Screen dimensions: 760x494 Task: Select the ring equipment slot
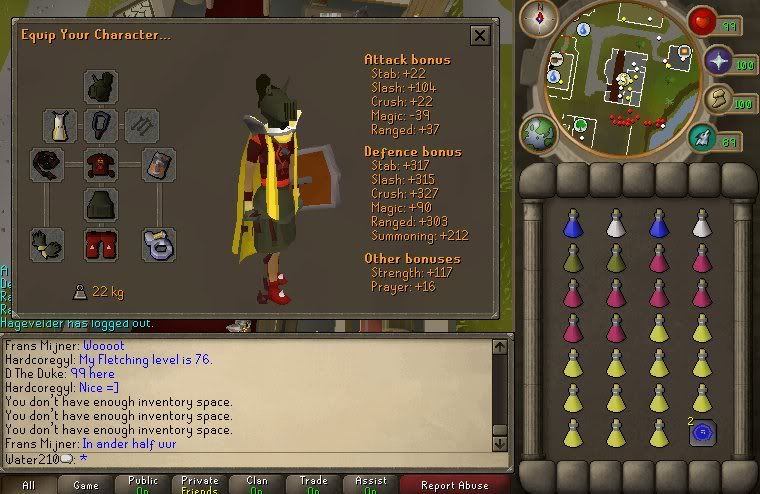158,244
